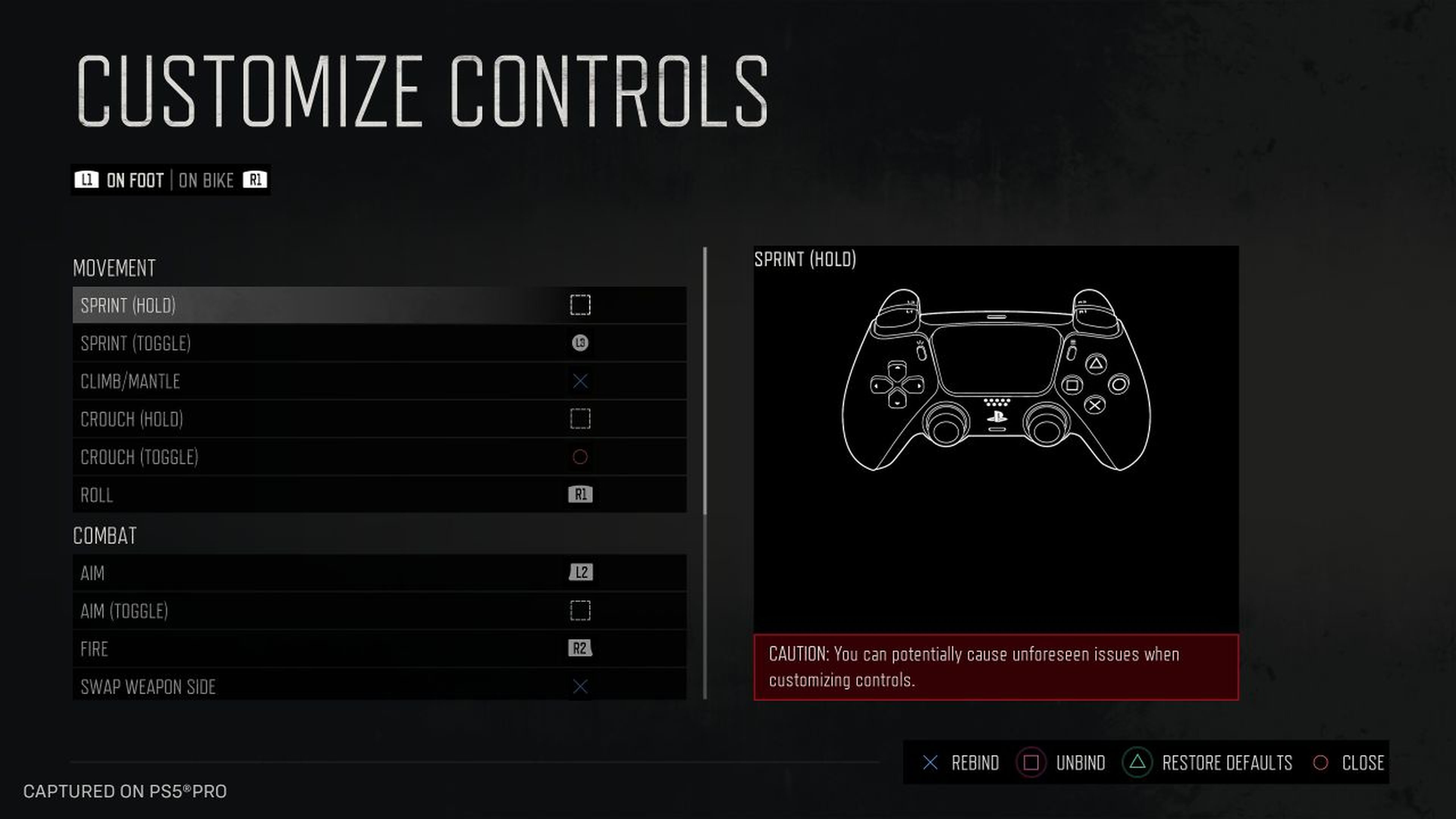Choose the Fire control row
Screen dimensions: 1456x819
tap(379, 648)
